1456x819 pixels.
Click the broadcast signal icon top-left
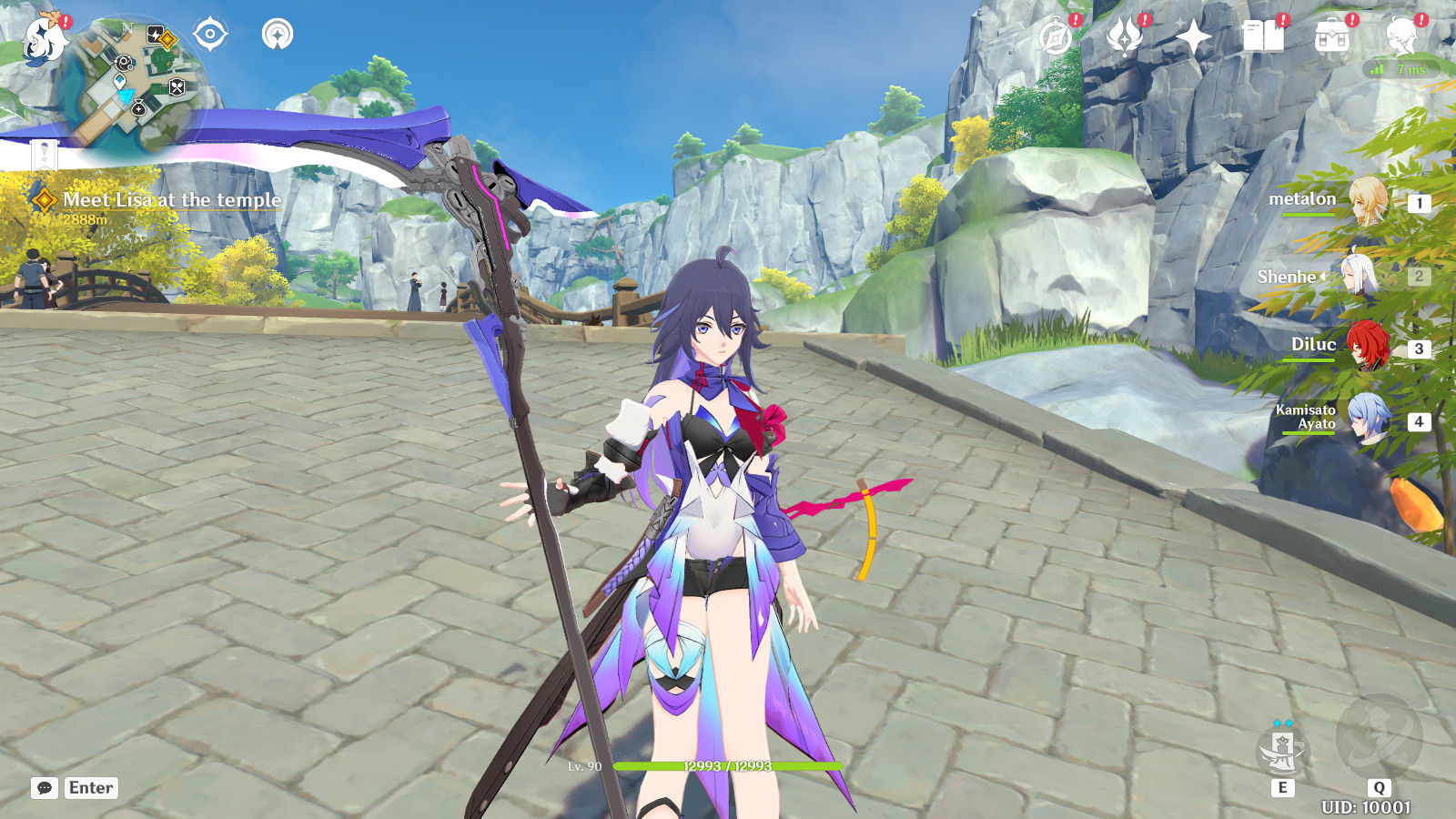click(278, 35)
